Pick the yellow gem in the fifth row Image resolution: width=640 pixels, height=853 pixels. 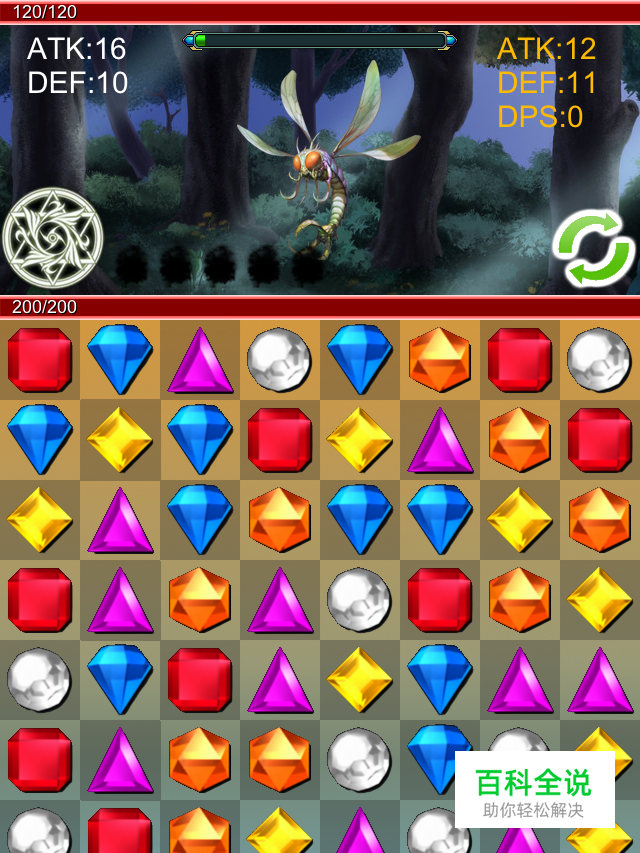coord(360,680)
